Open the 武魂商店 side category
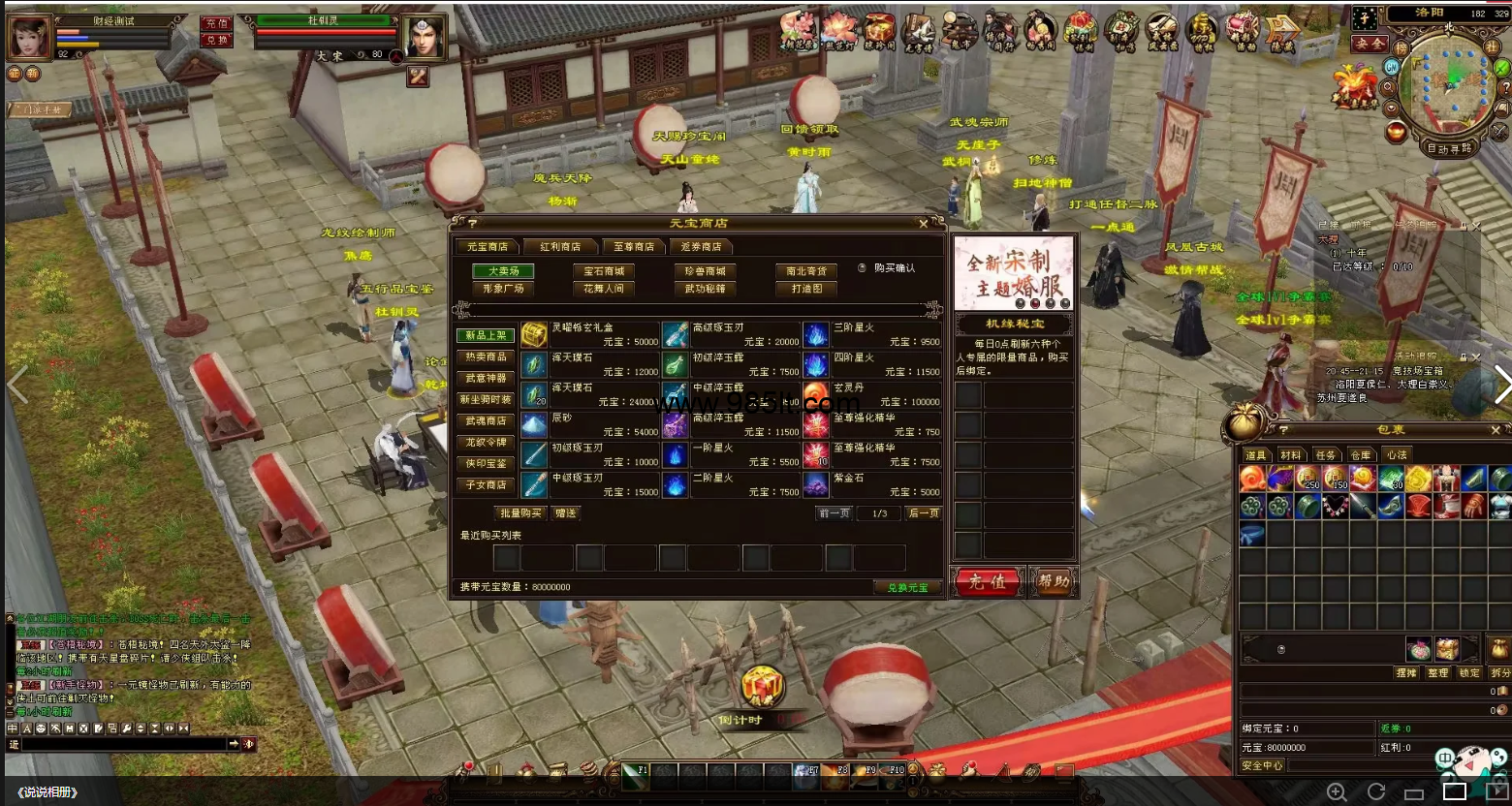The width and height of the screenshot is (1512, 806). (486, 420)
